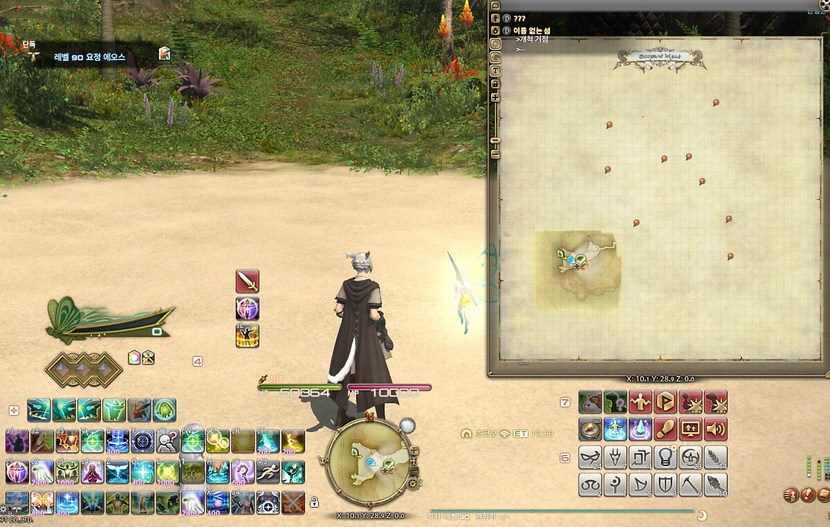Switch to the fish fisher gearset

click(x=716, y=485)
